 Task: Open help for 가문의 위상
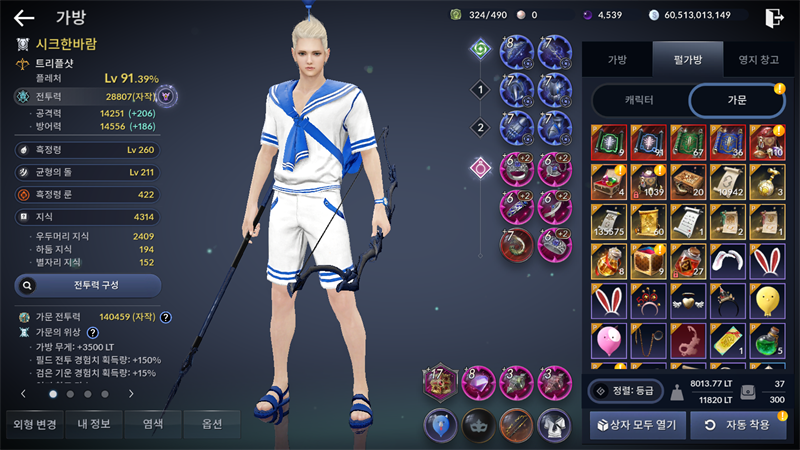click(92, 333)
